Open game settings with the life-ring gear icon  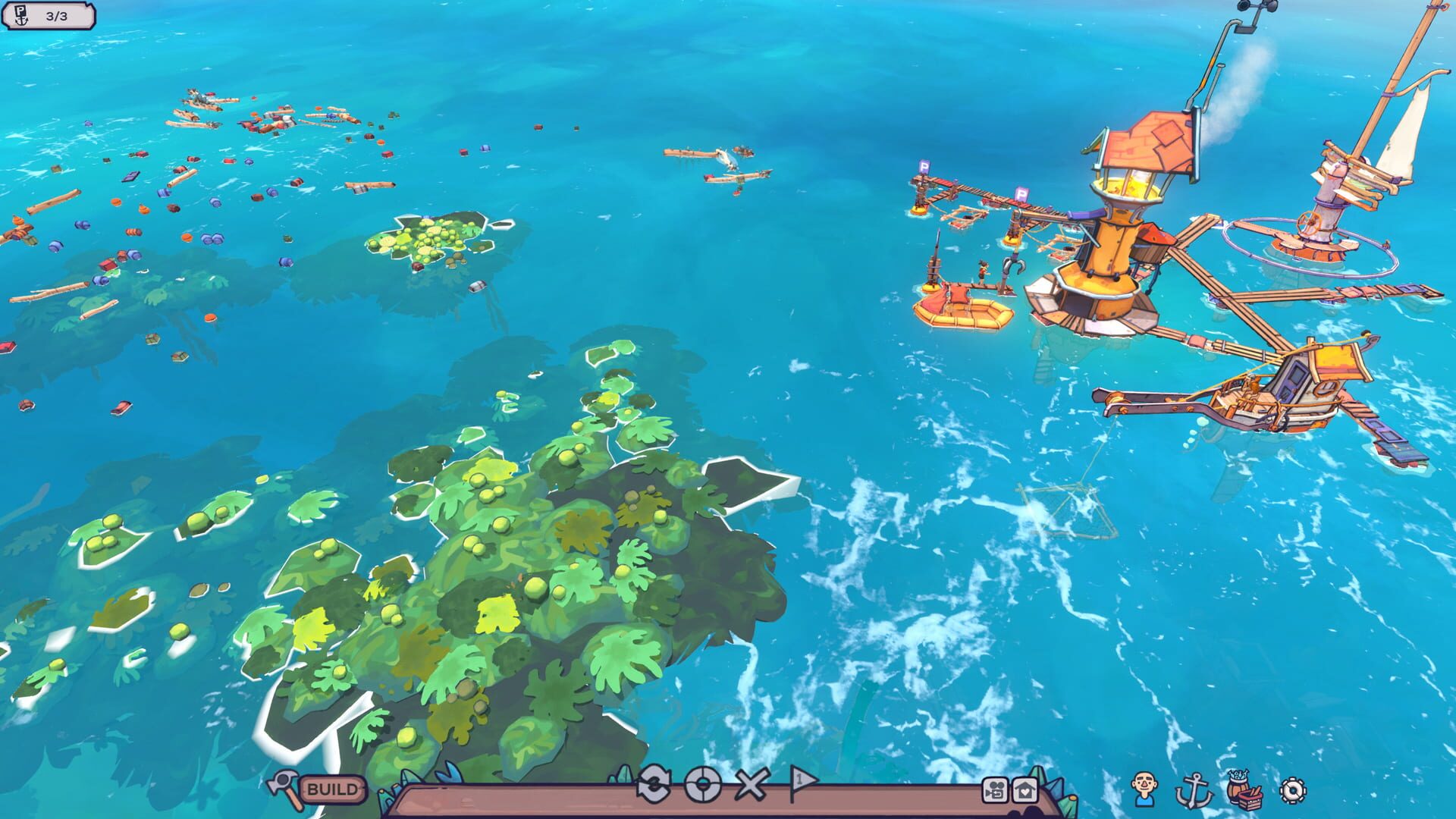pyautogui.click(x=1293, y=791)
